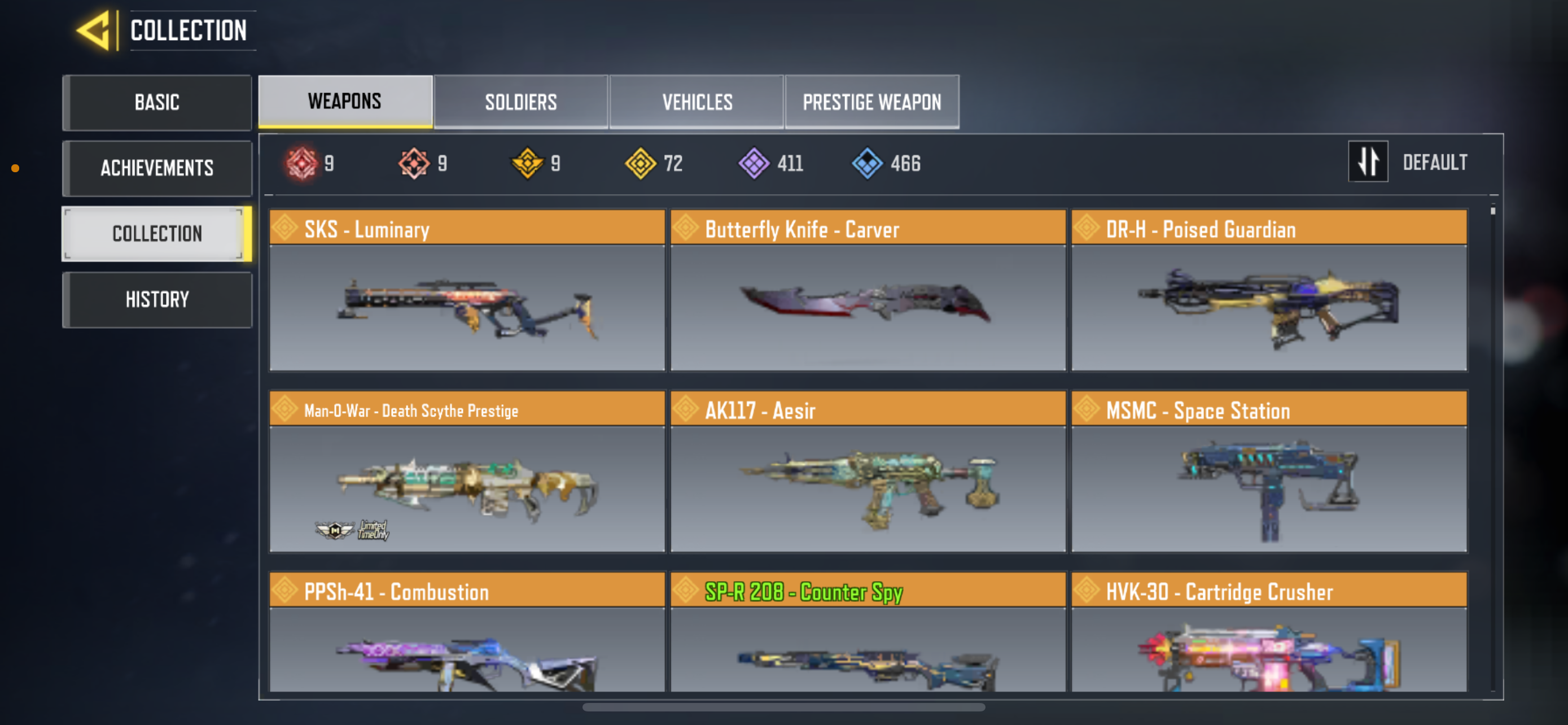1568x725 pixels.
Task: Select the gold rarity filter showing 9
Action: tap(528, 162)
